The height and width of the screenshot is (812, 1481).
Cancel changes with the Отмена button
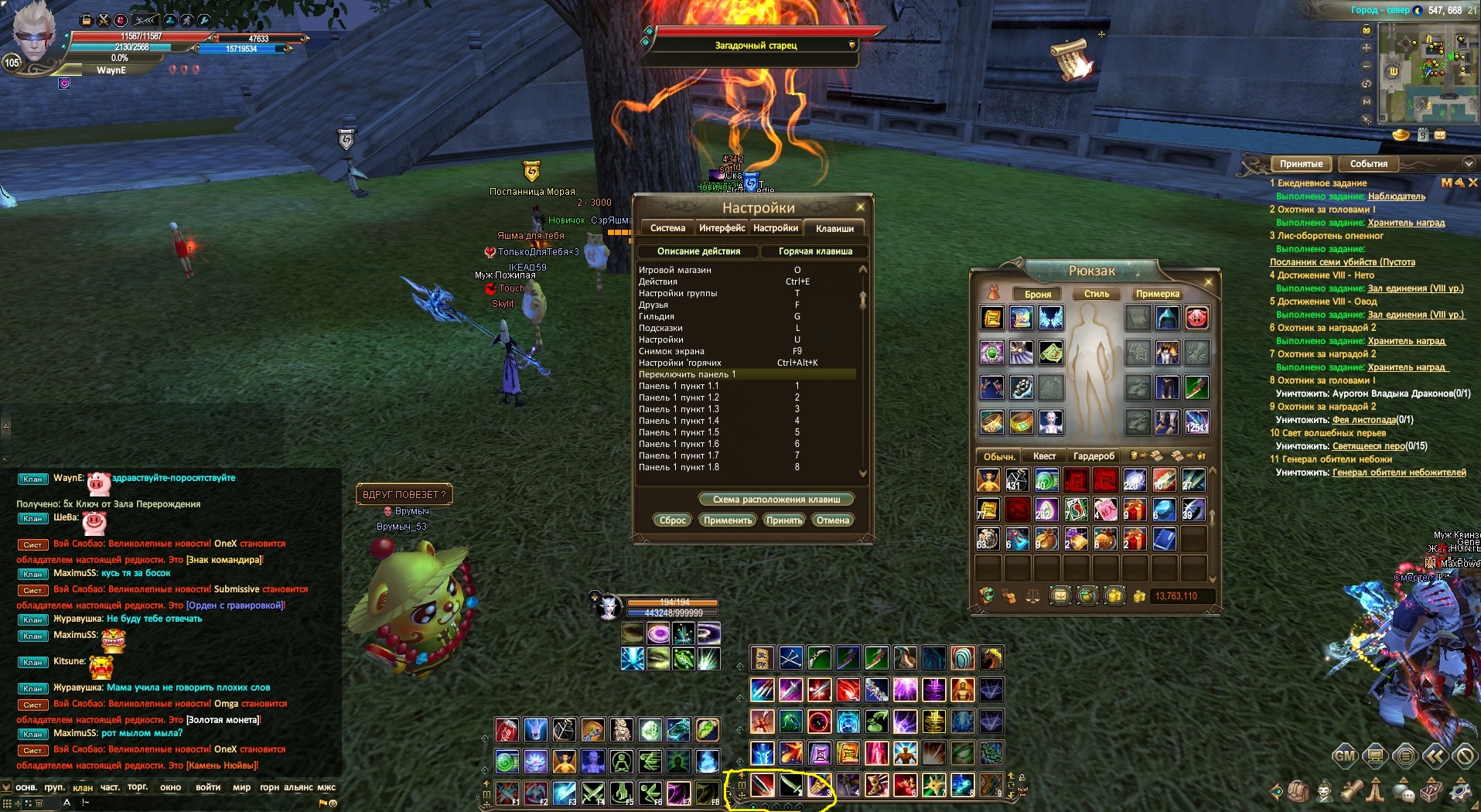(x=833, y=520)
